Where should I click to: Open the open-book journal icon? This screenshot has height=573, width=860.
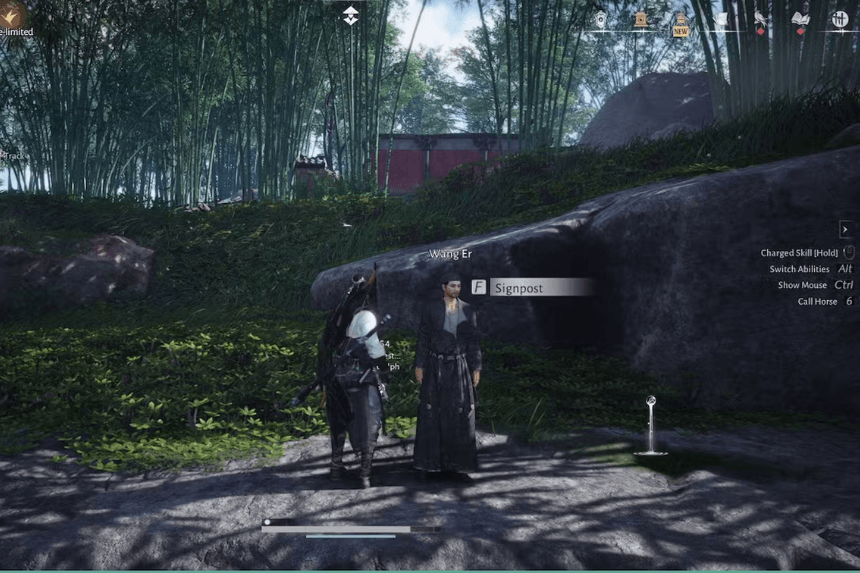(800, 19)
